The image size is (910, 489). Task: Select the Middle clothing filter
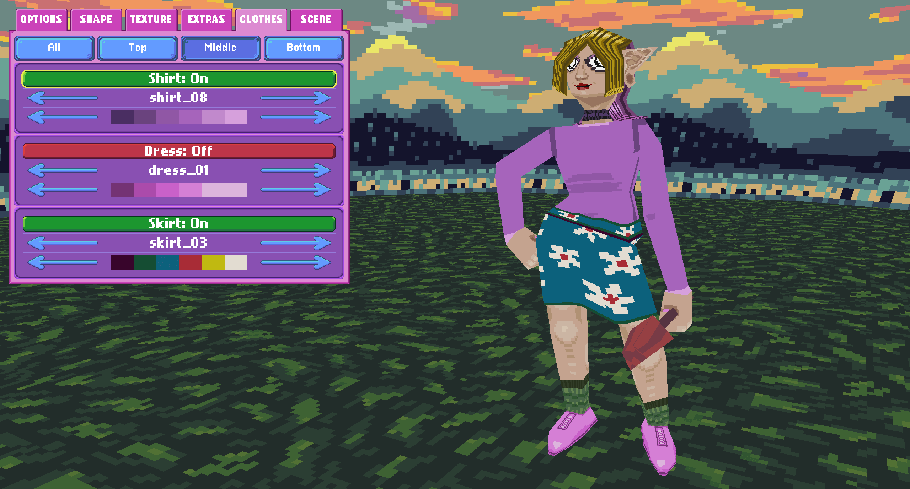point(220,48)
